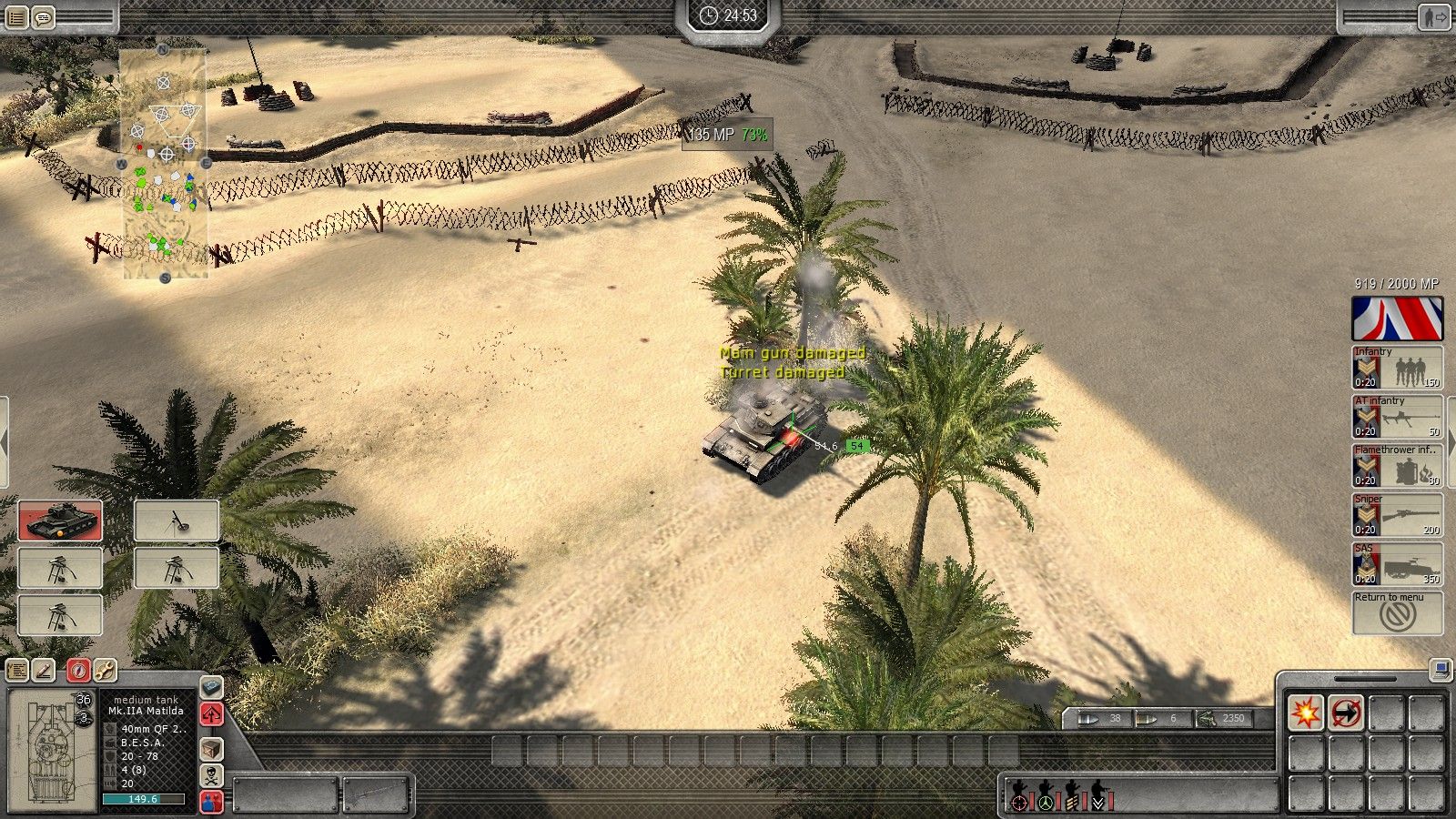Screen dimensions: 1456x819
Task: Purchase the Flamethrower infantry unit
Action: (x=1397, y=466)
